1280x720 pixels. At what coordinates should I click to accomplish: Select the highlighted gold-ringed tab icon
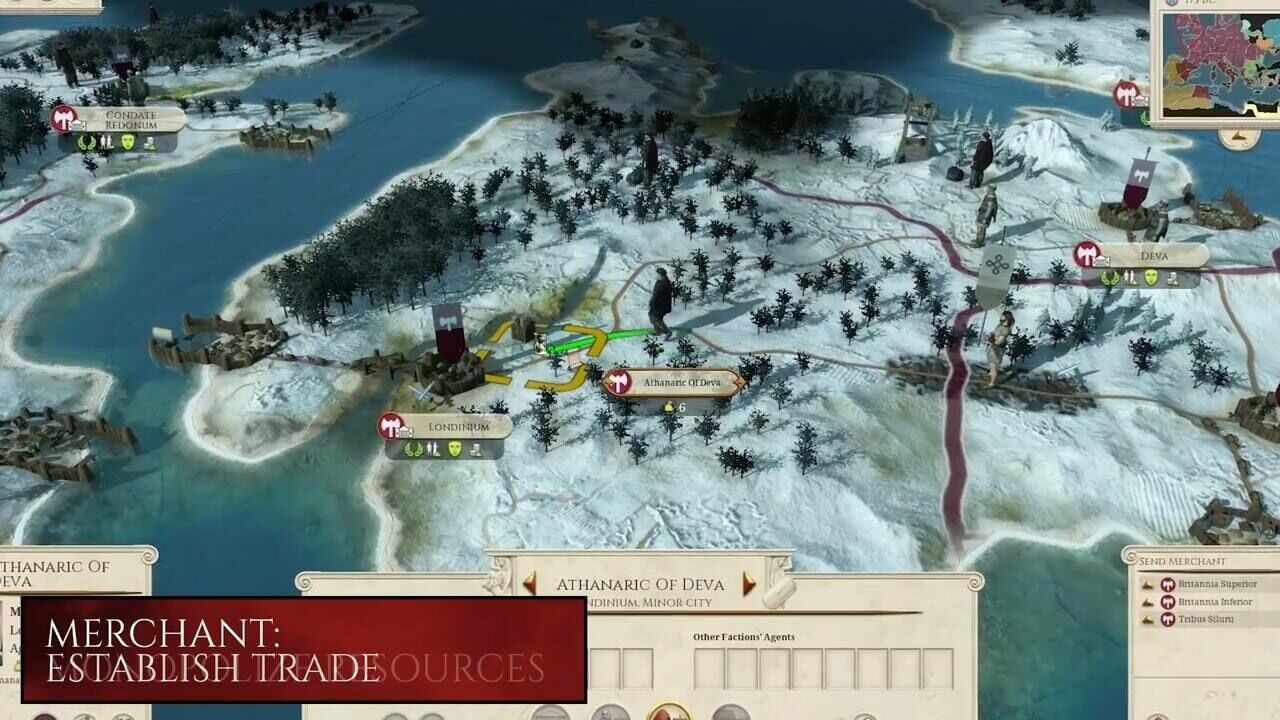[669, 712]
